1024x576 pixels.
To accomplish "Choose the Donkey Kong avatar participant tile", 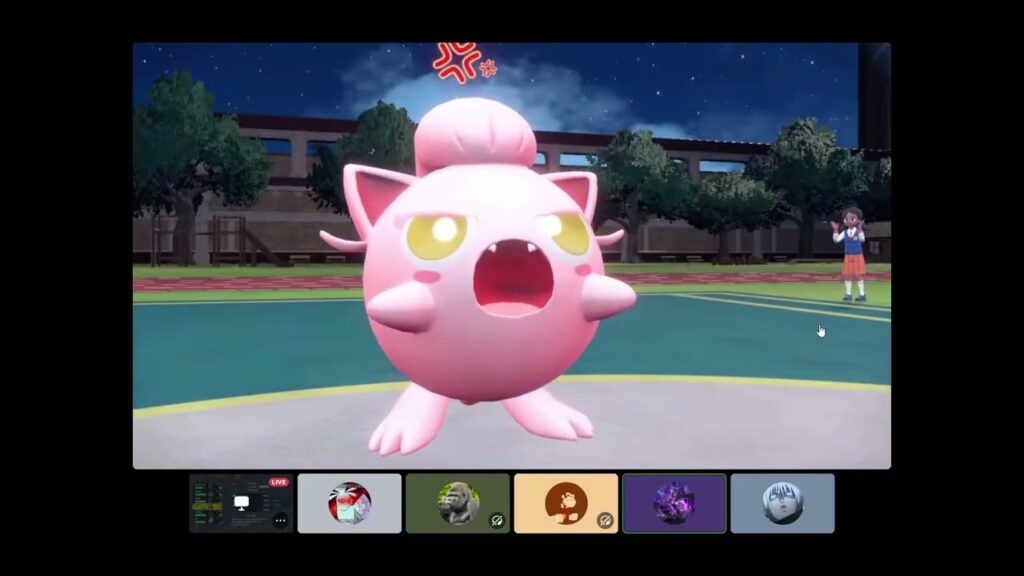I will coord(566,503).
